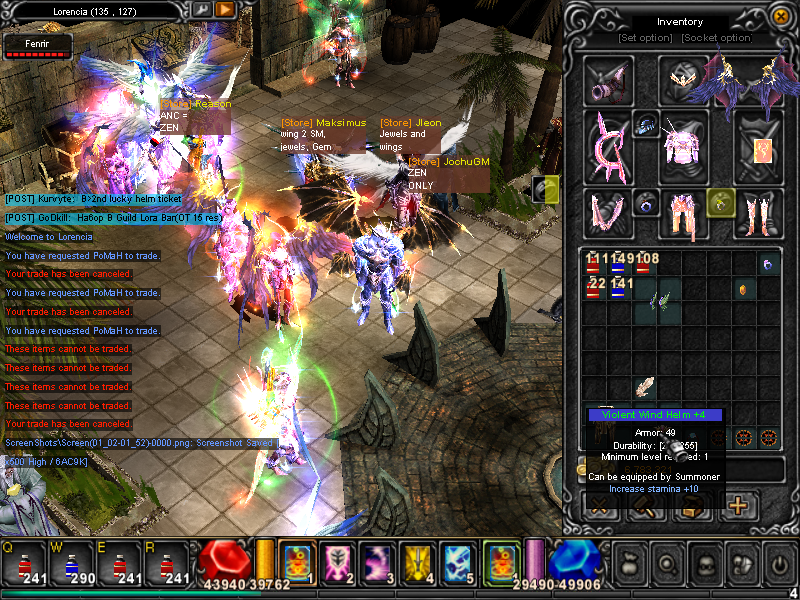This screenshot has width=800, height=600.
Task: Select the equipped pink boots slot
Action: [758, 213]
